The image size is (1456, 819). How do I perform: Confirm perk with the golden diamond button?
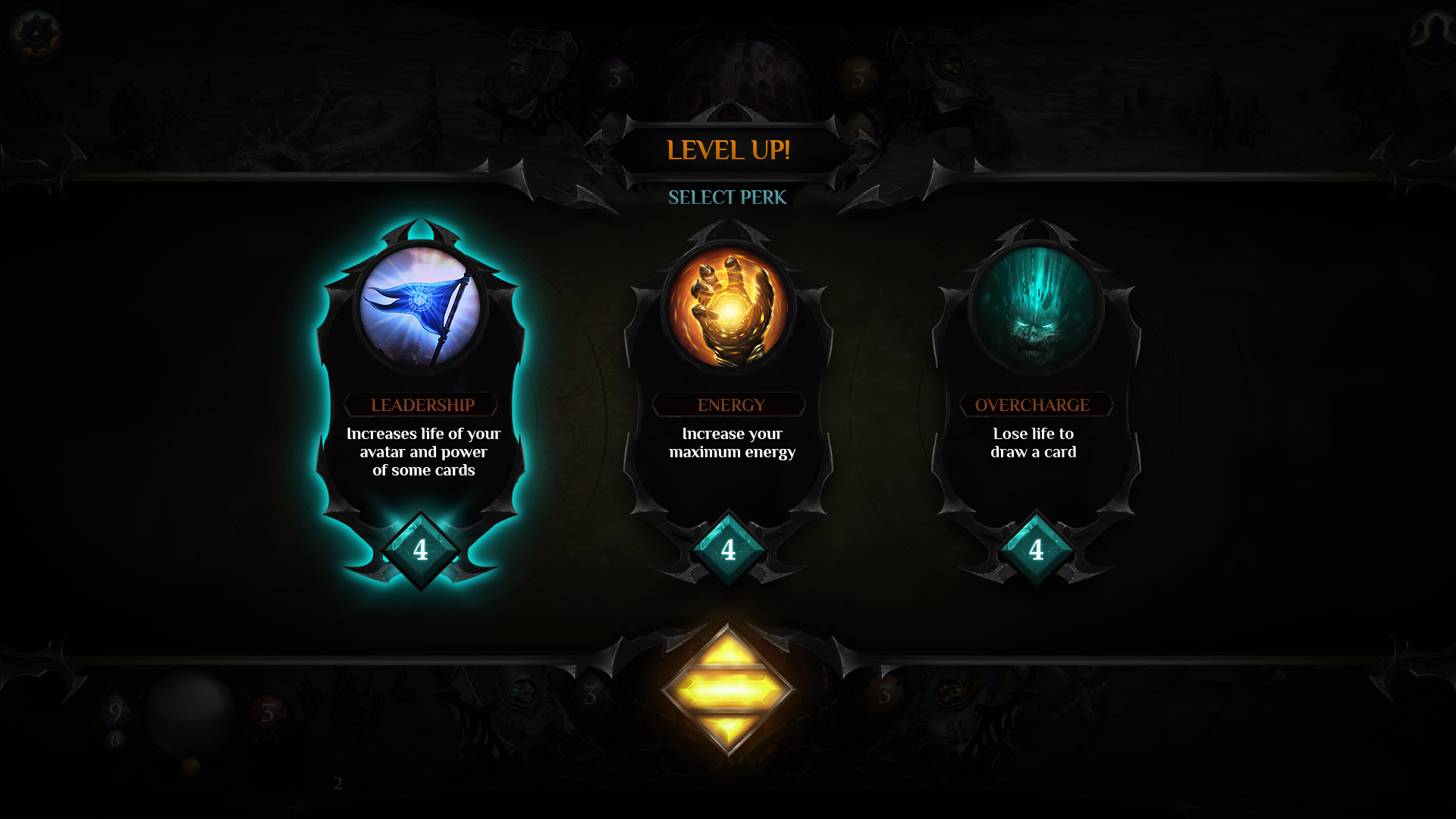(728, 690)
